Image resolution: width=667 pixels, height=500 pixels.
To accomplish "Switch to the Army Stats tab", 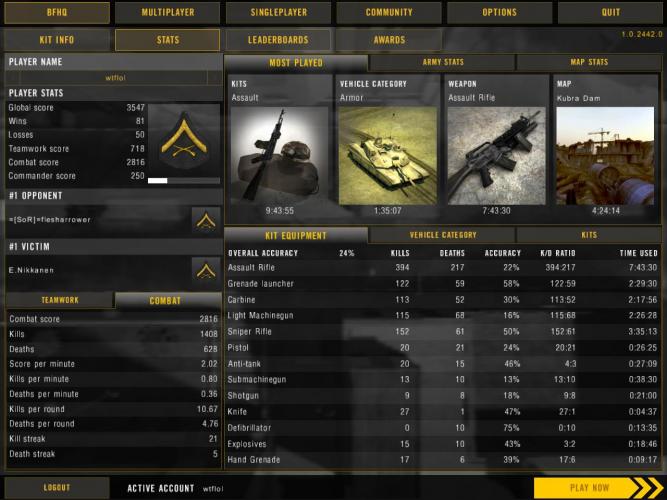I will click(443, 63).
